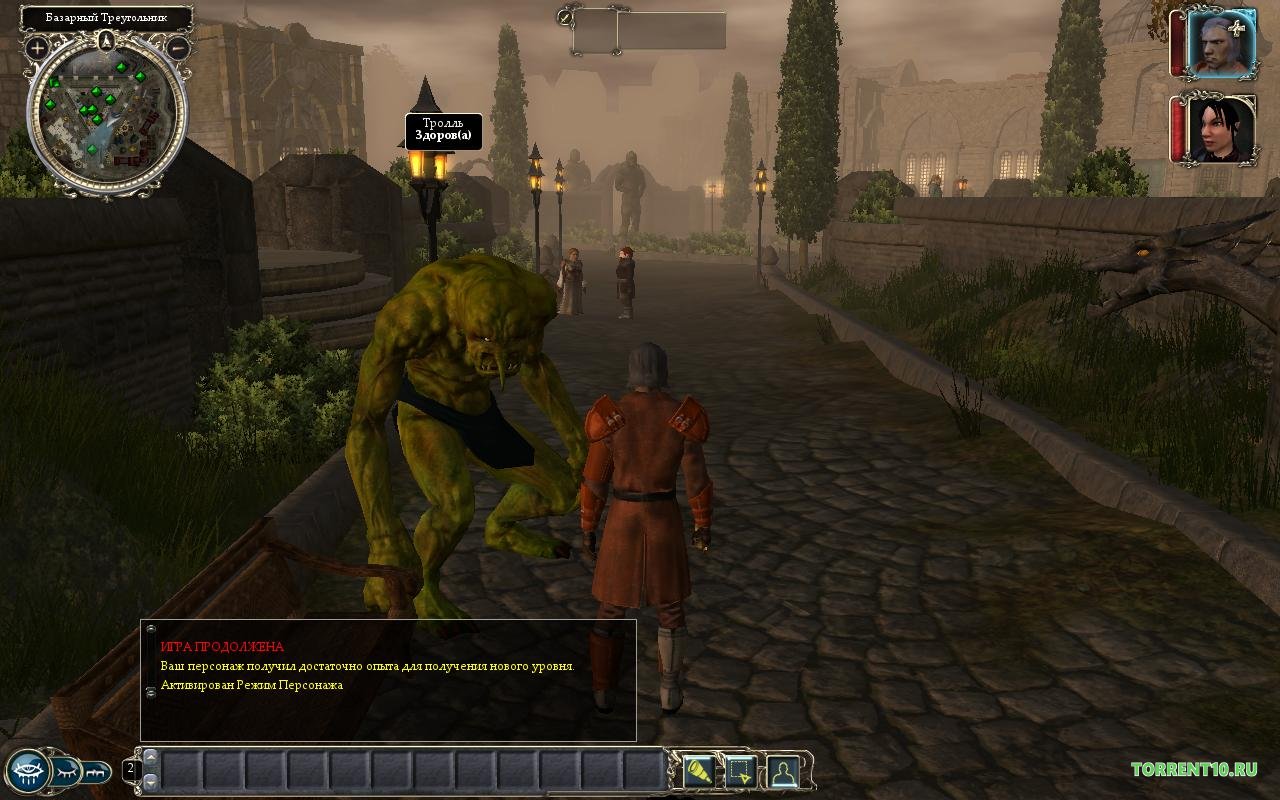Activate the flashlight search mode button
This screenshot has width=1280, height=800.
pyautogui.click(x=698, y=771)
